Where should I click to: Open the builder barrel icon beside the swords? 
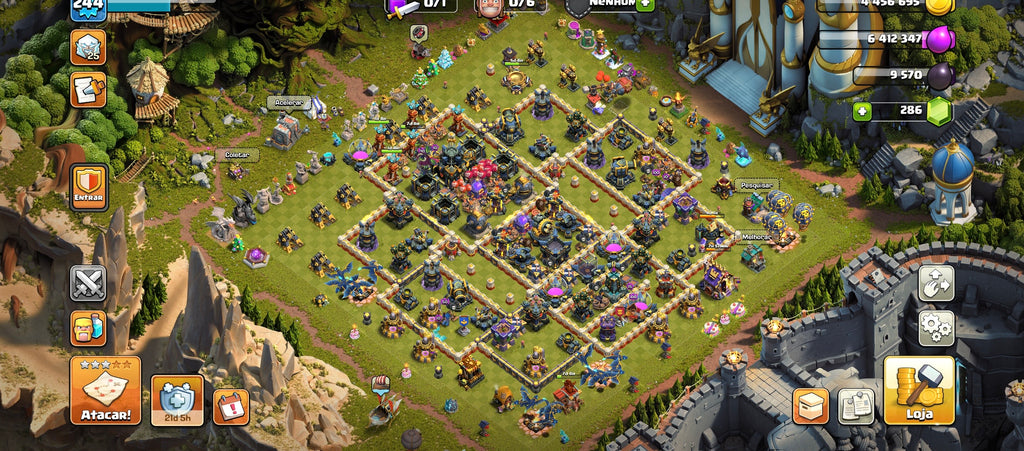click(88, 328)
